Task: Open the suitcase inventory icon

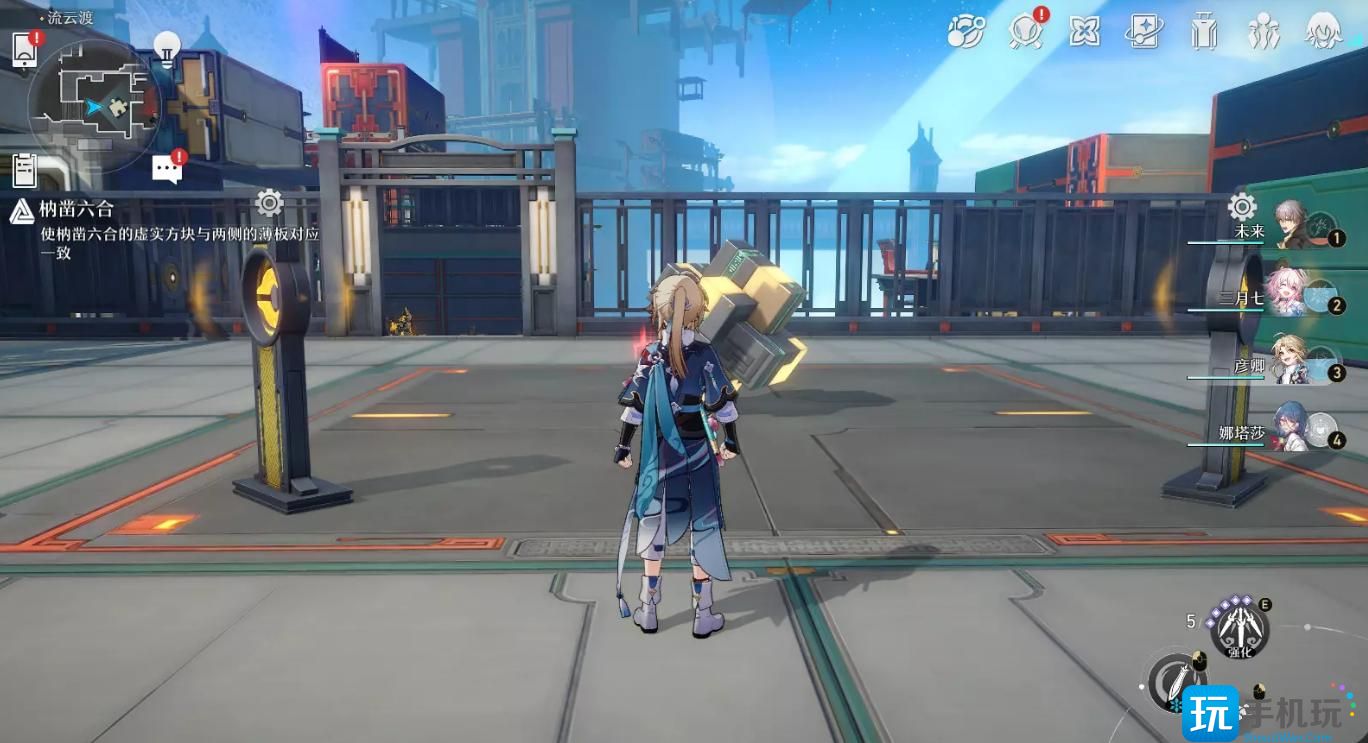Action: coord(1203,32)
